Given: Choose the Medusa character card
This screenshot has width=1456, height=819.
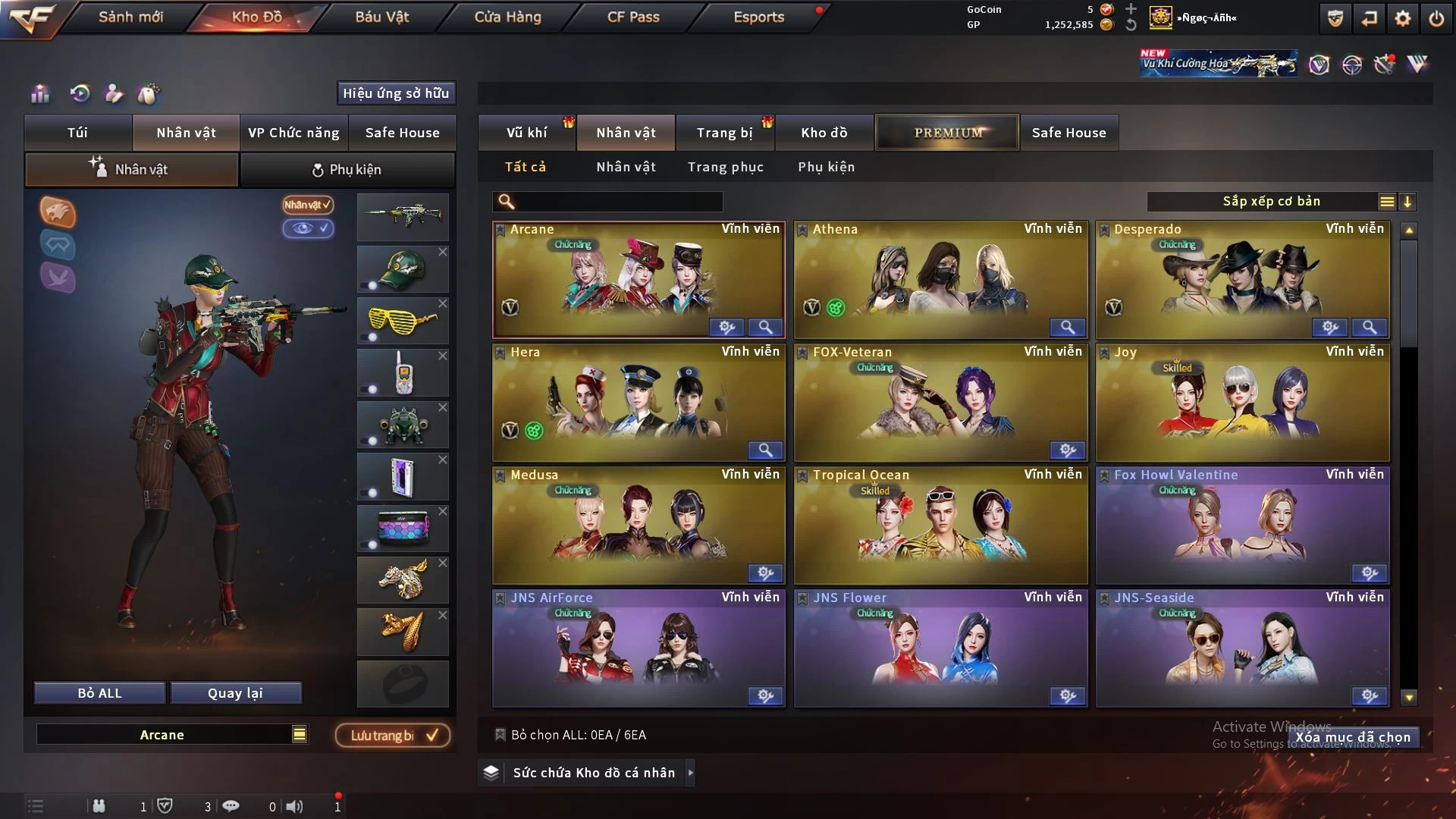Looking at the screenshot, I should click(x=639, y=525).
